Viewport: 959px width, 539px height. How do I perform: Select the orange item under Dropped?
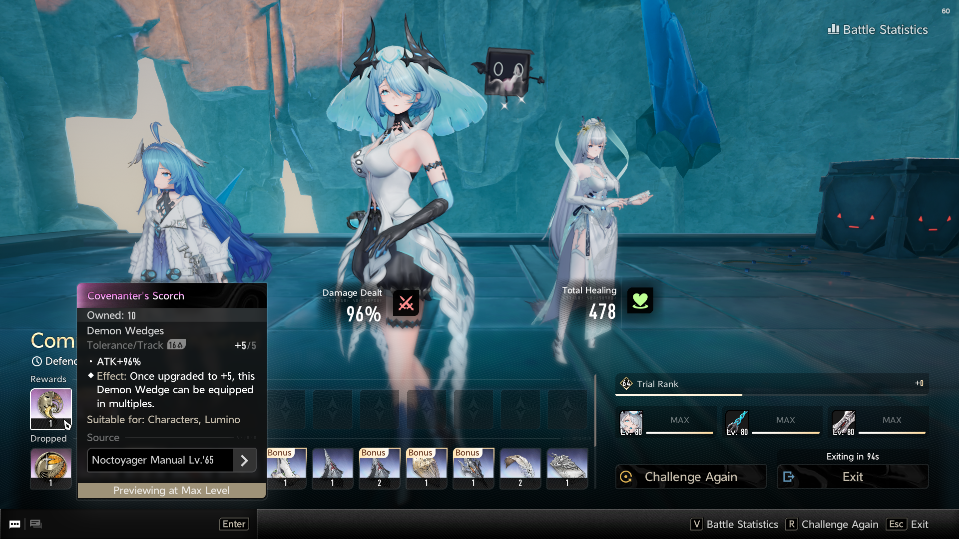click(50, 468)
